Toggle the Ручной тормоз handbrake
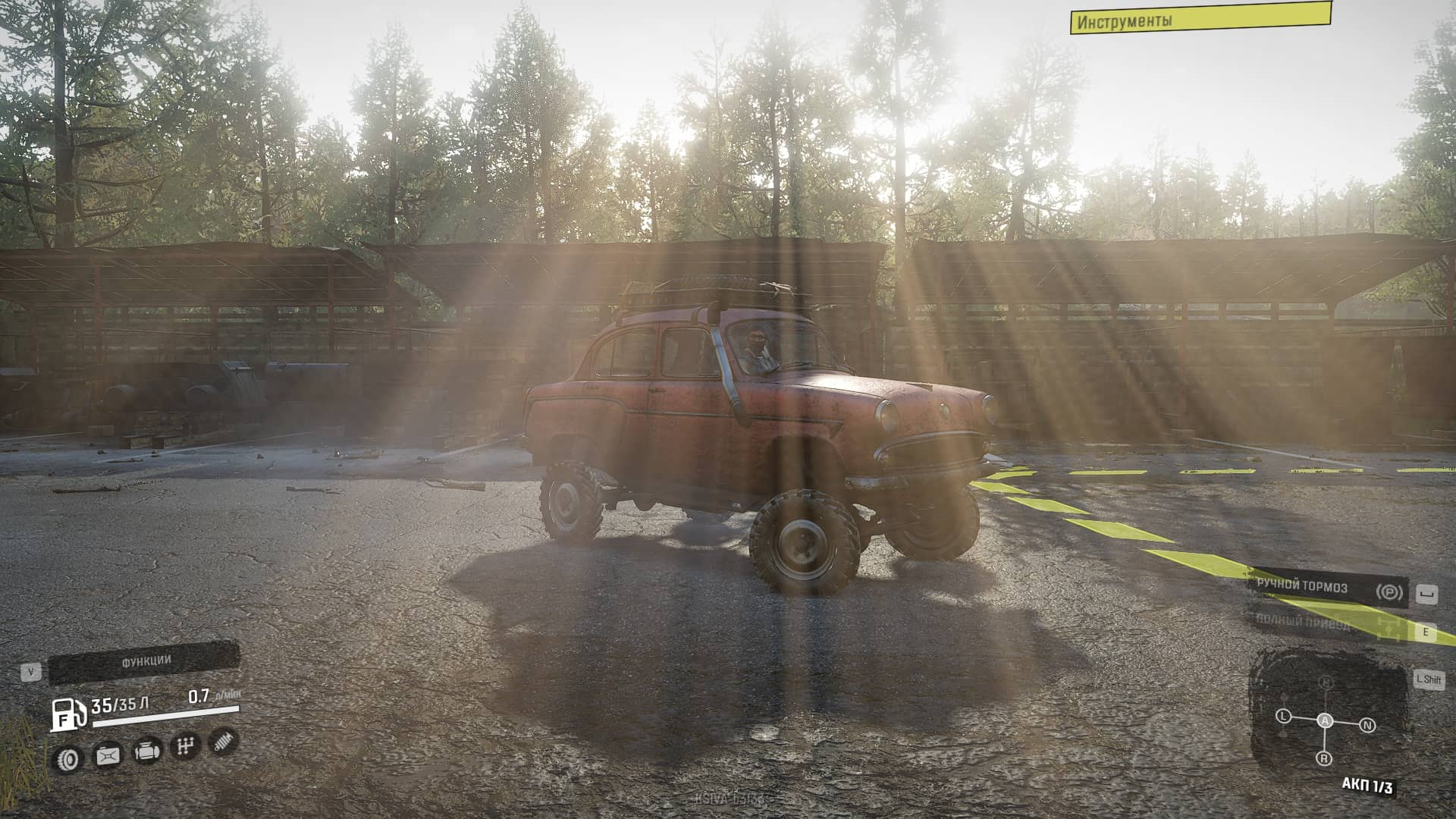This screenshot has height=819, width=1456. pyautogui.click(x=1329, y=588)
